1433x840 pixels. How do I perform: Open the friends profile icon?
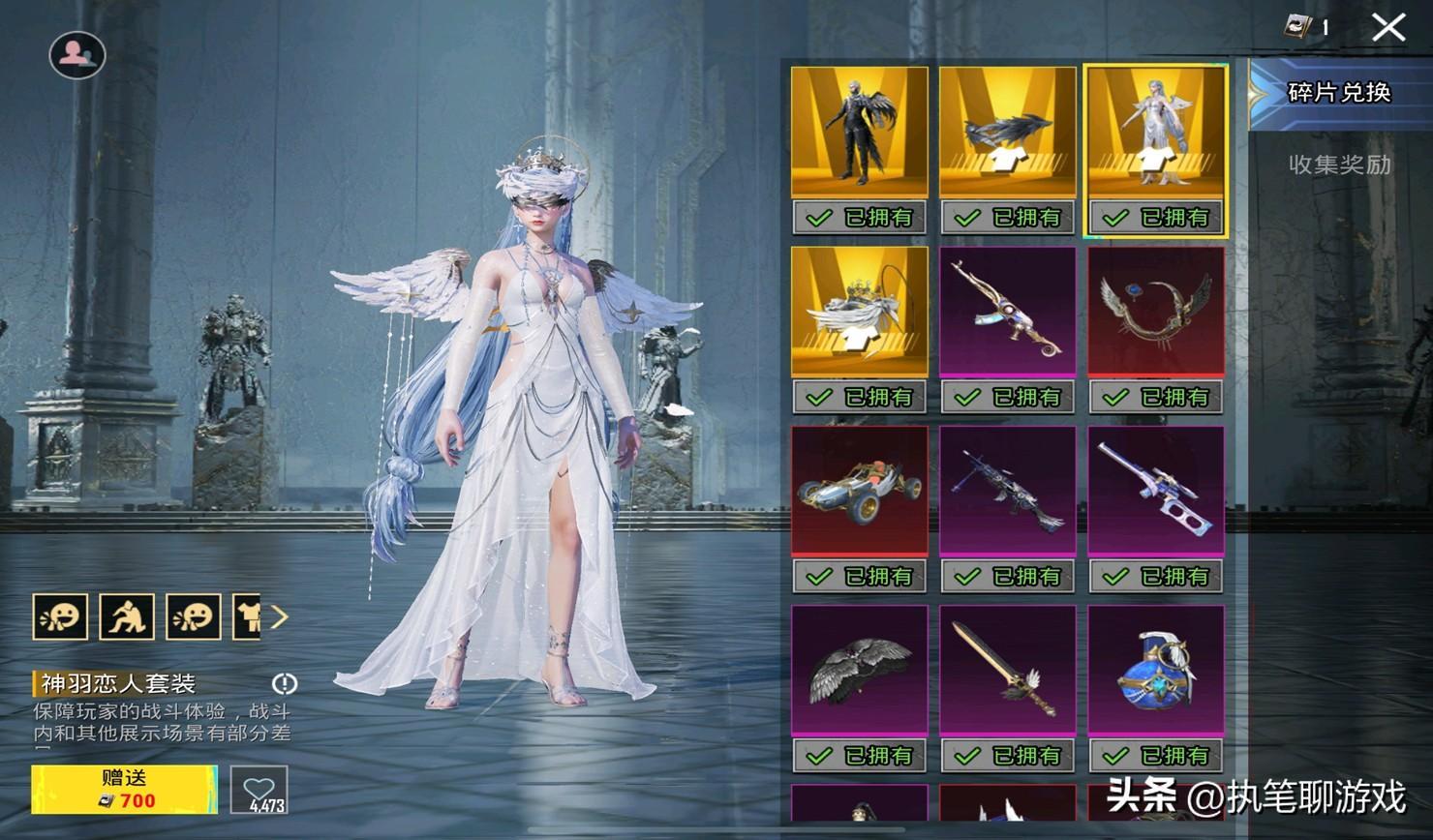point(77,55)
